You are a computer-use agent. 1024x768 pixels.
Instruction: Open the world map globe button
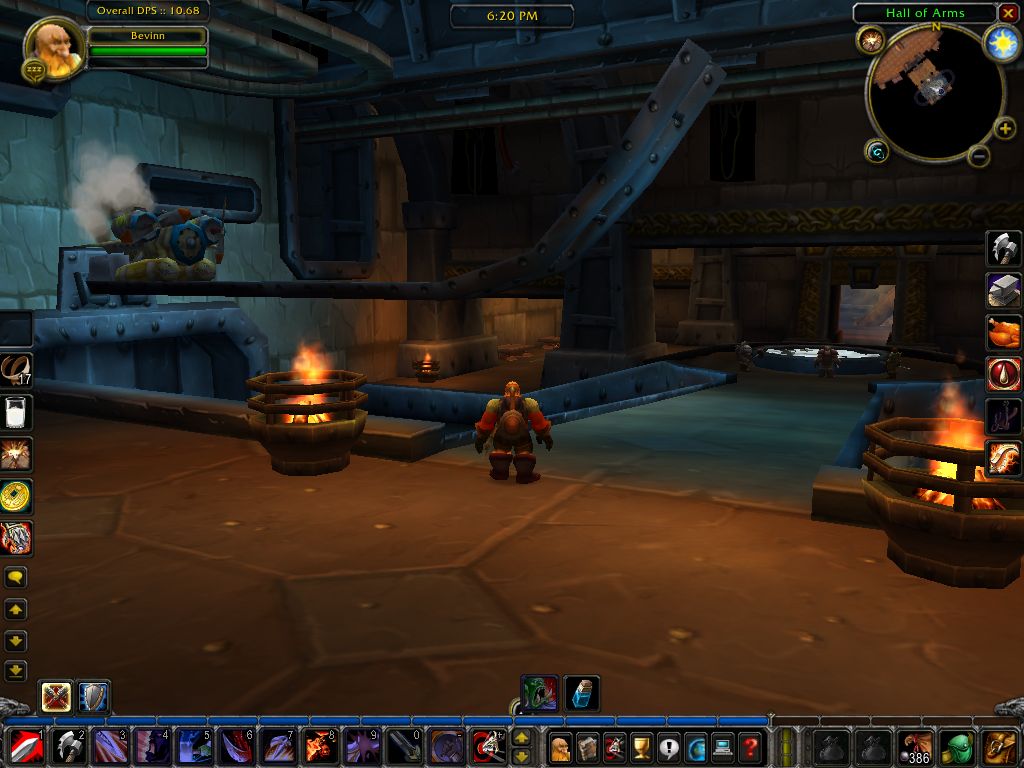point(695,746)
